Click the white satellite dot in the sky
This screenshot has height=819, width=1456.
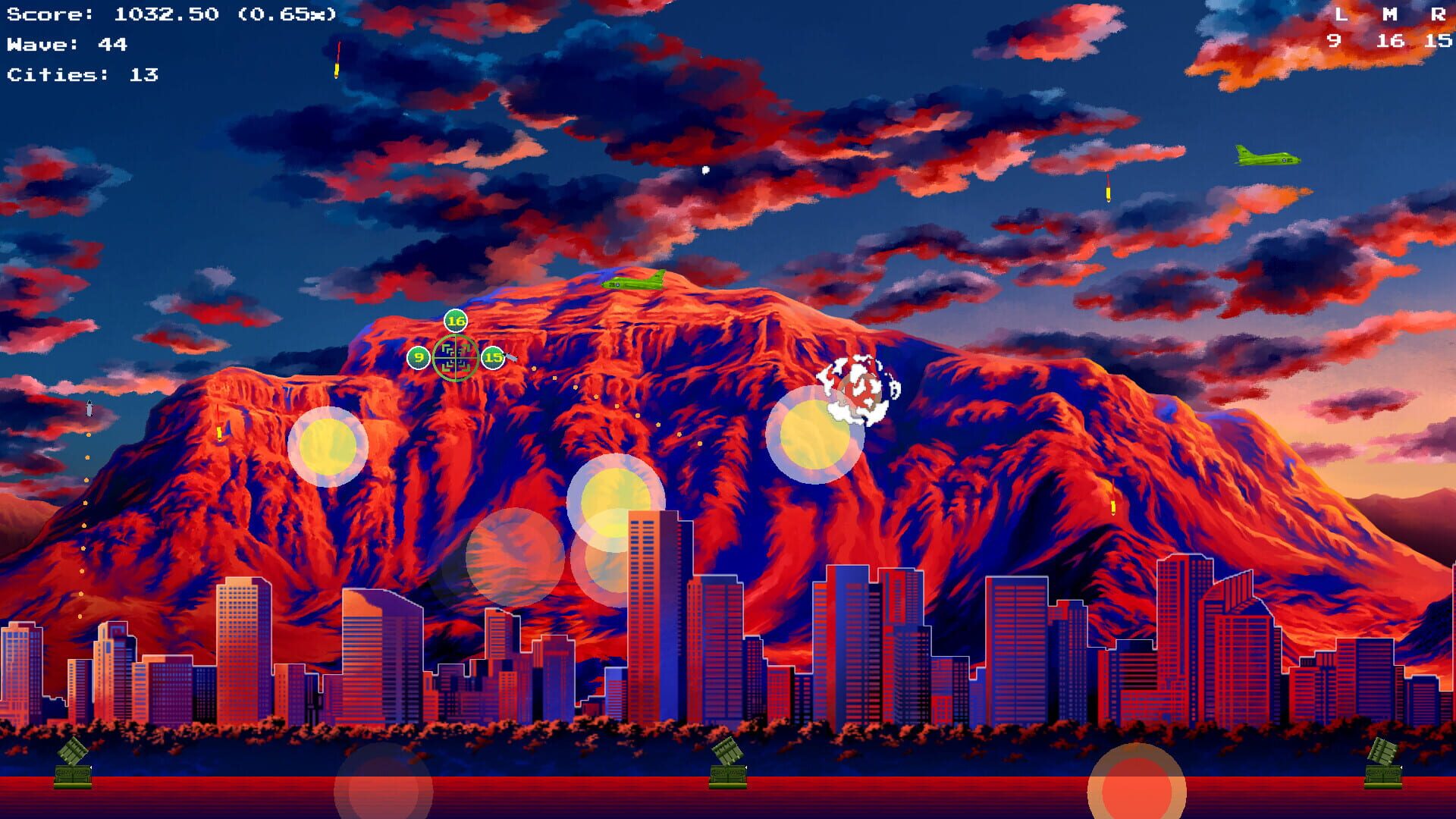705,168
